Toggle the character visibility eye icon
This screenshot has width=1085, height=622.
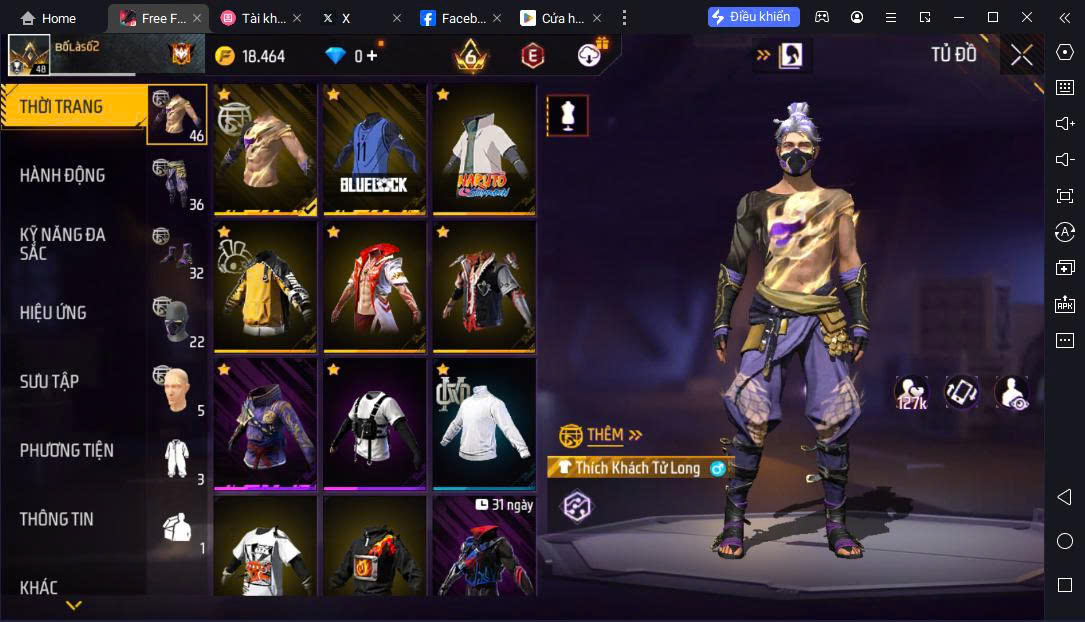[x=1012, y=392]
